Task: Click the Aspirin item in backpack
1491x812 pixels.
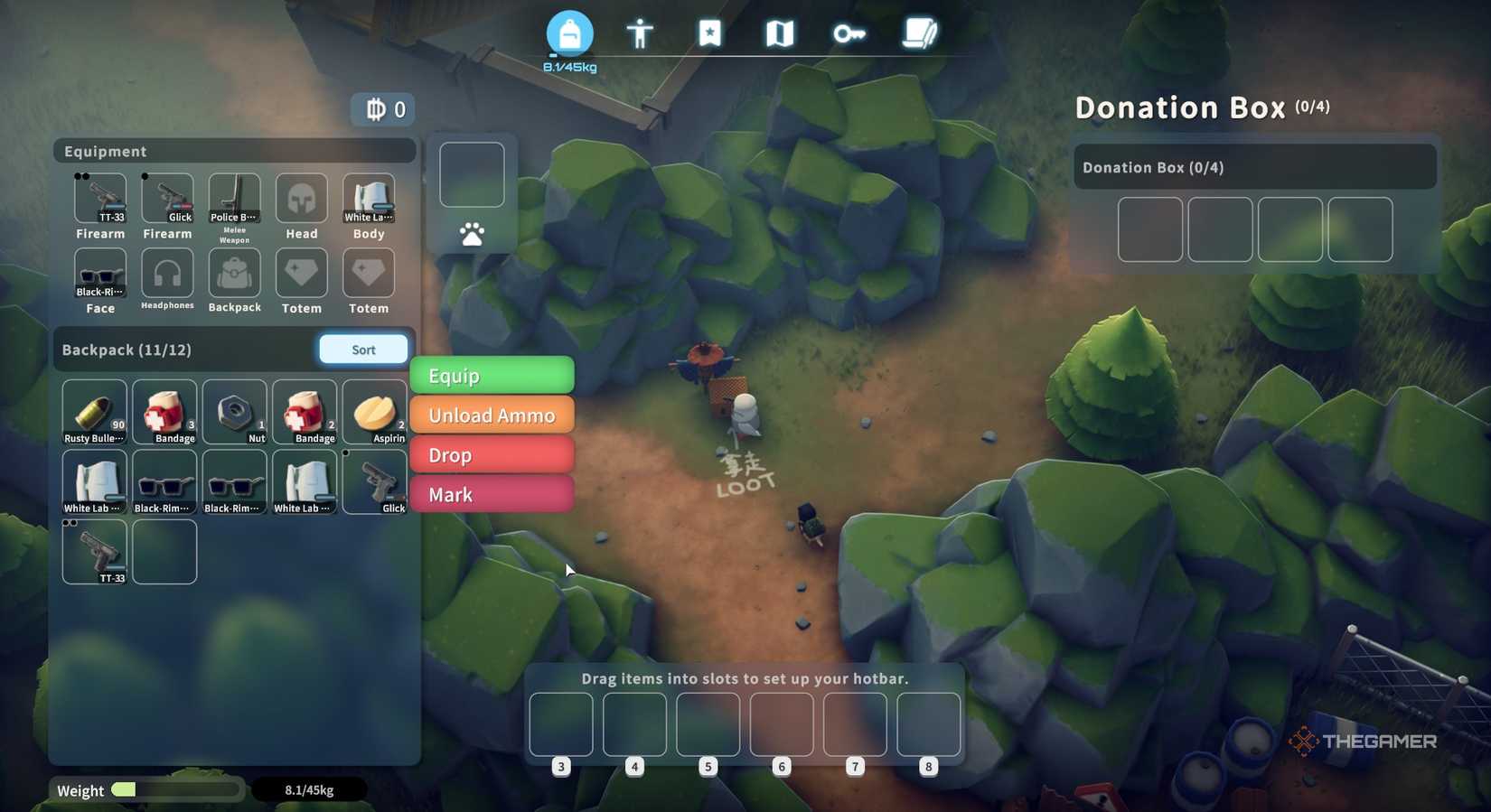Action: (x=373, y=411)
